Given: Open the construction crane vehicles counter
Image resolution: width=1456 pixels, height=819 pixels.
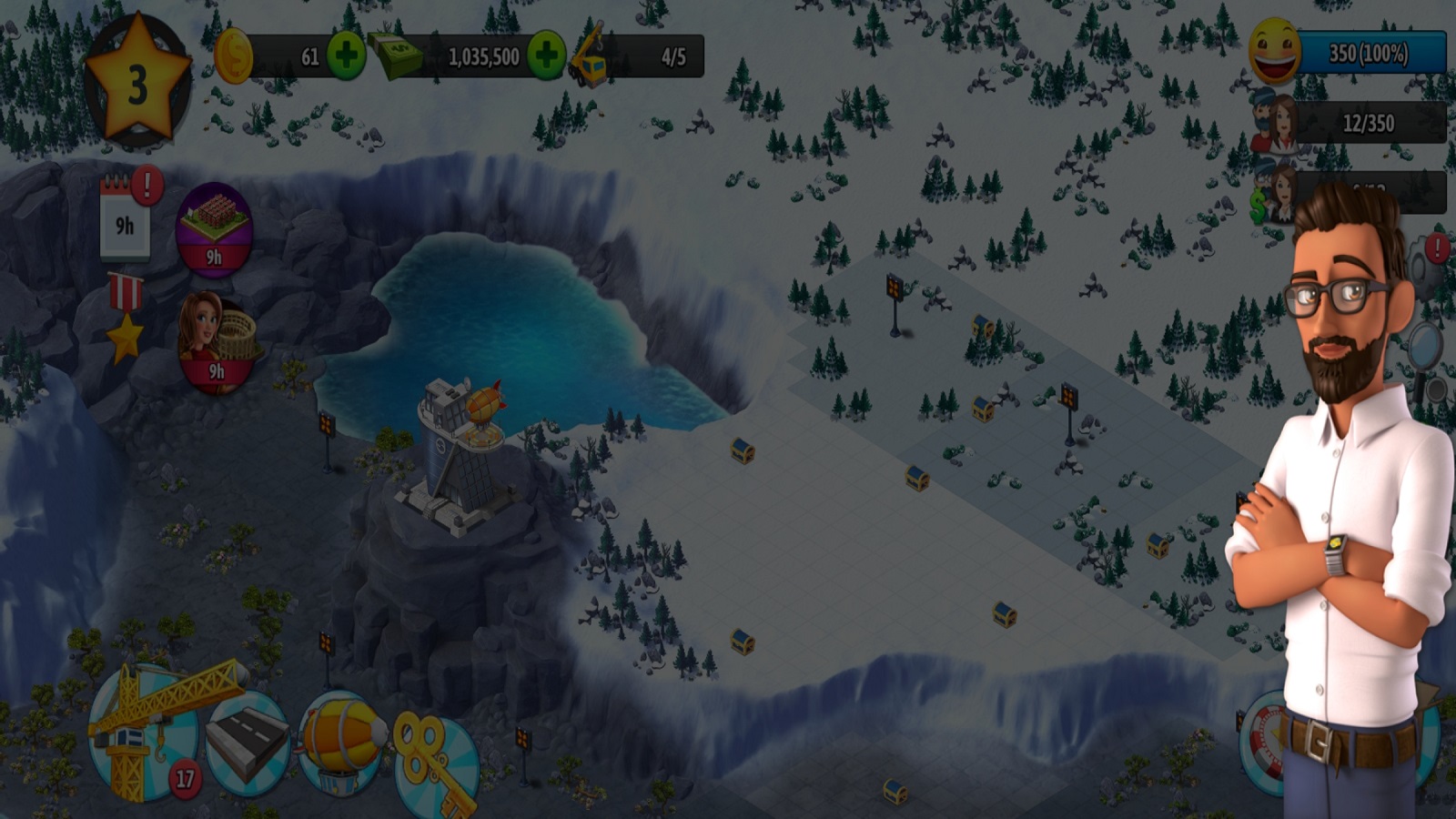Looking at the screenshot, I should pyautogui.click(x=637, y=56).
